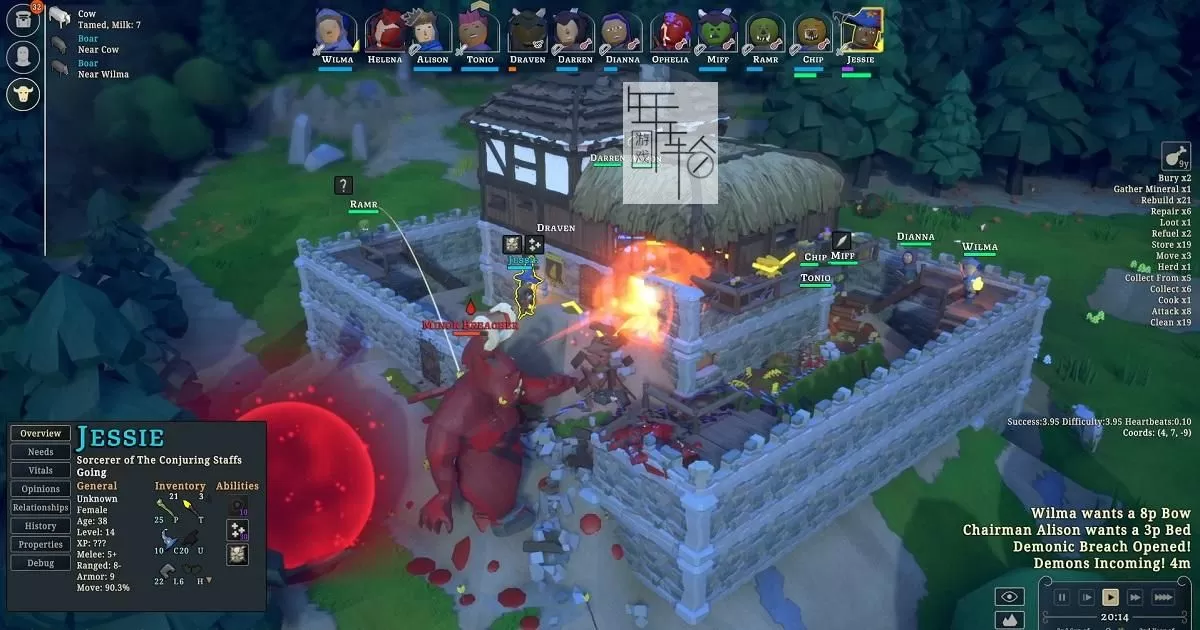This screenshot has width=1200, height=630.
Task: Open the Debug tab
Action: pyautogui.click(x=40, y=563)
